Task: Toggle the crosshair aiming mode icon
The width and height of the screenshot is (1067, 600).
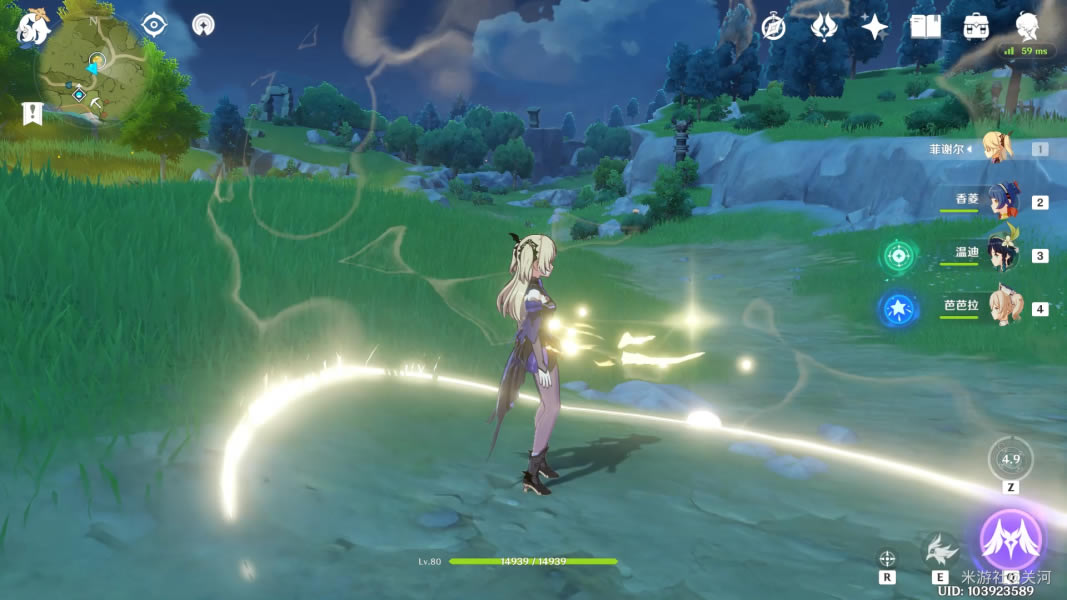Action: (x=886, y=559)
